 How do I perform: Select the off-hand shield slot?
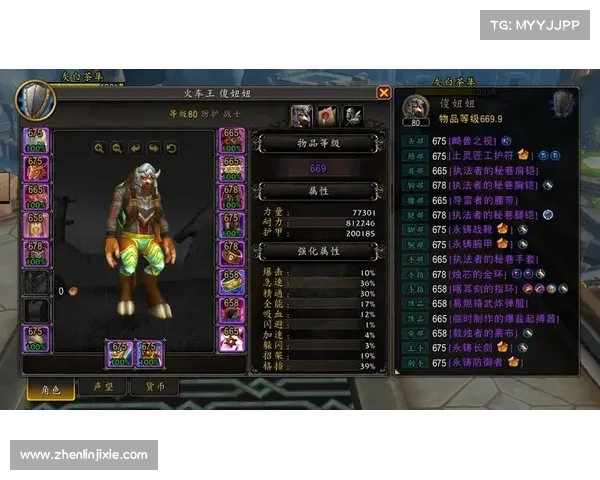149,354
